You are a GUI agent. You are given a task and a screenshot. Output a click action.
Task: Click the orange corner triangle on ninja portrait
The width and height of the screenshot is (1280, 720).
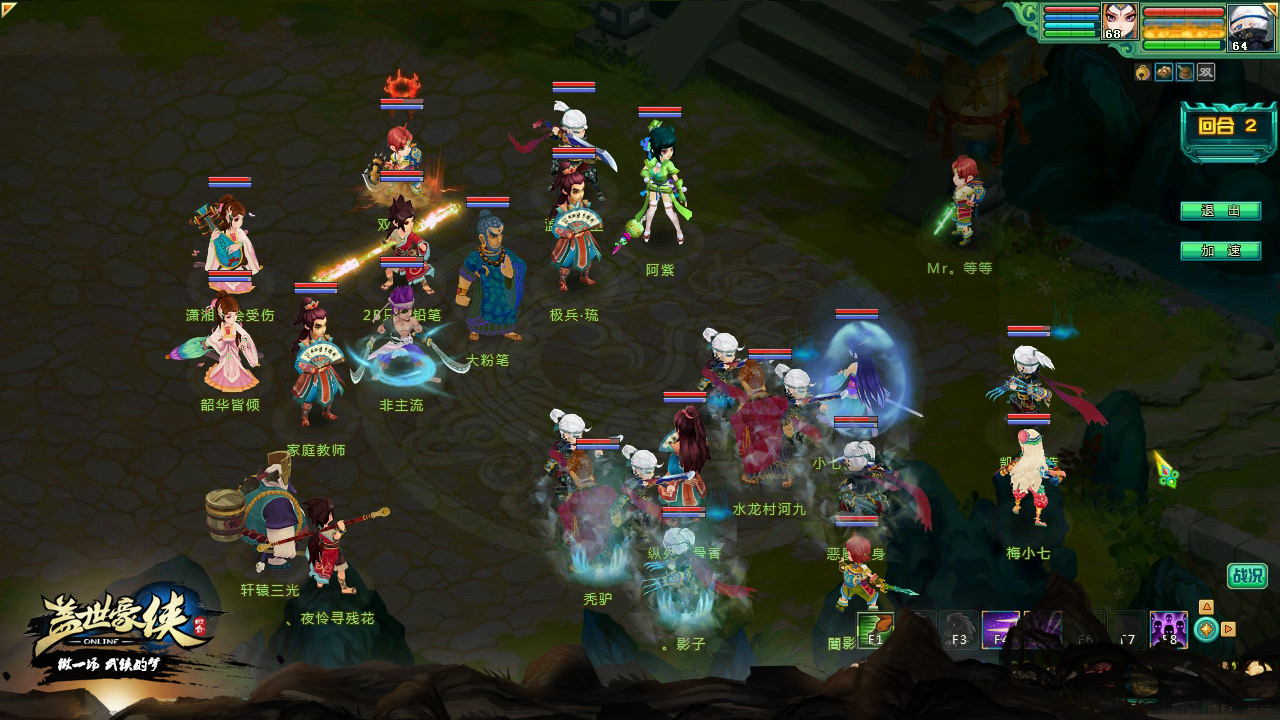pos(1271,8)
